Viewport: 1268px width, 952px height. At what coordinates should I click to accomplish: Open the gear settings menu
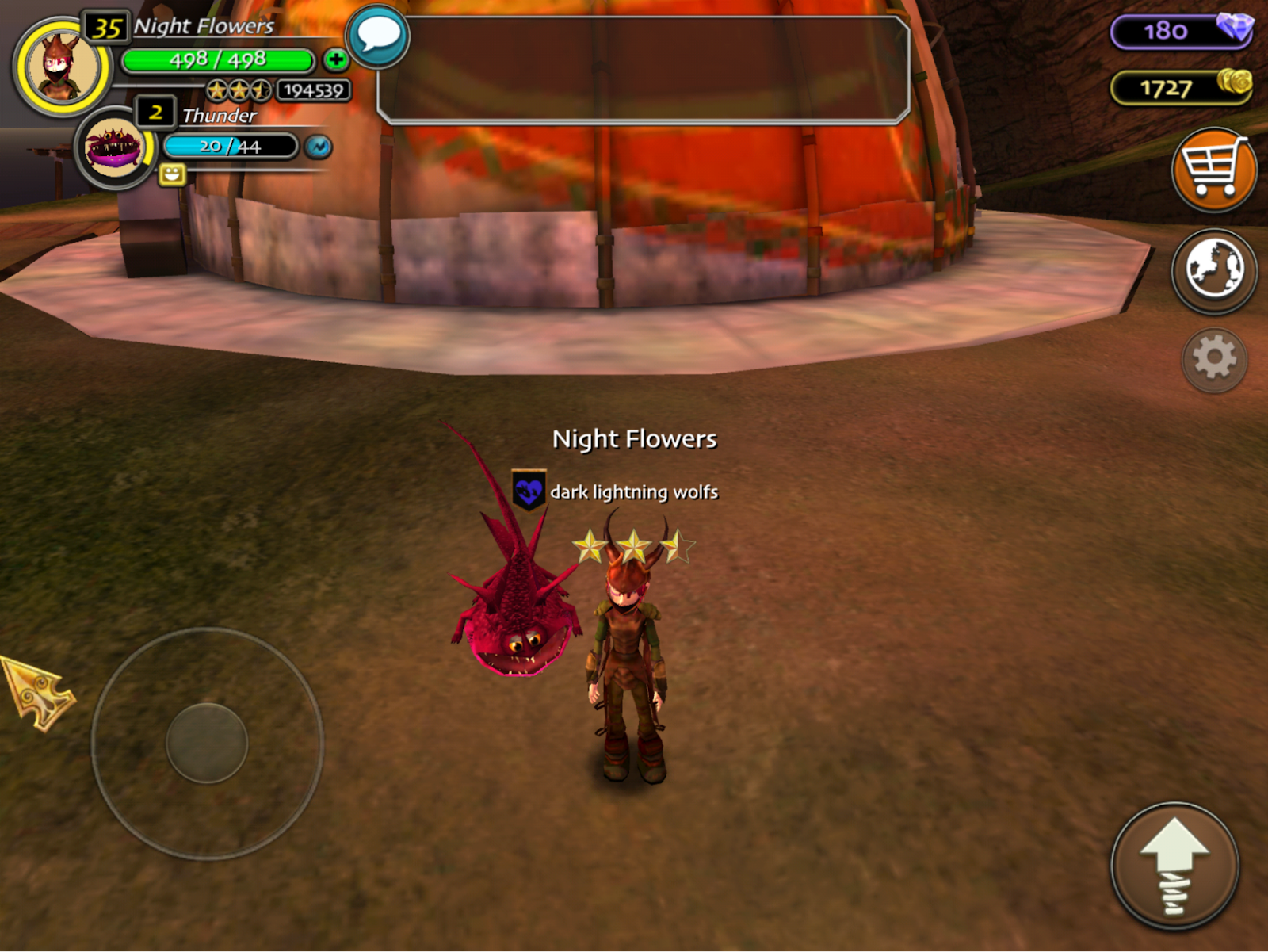coord(1214,359)
